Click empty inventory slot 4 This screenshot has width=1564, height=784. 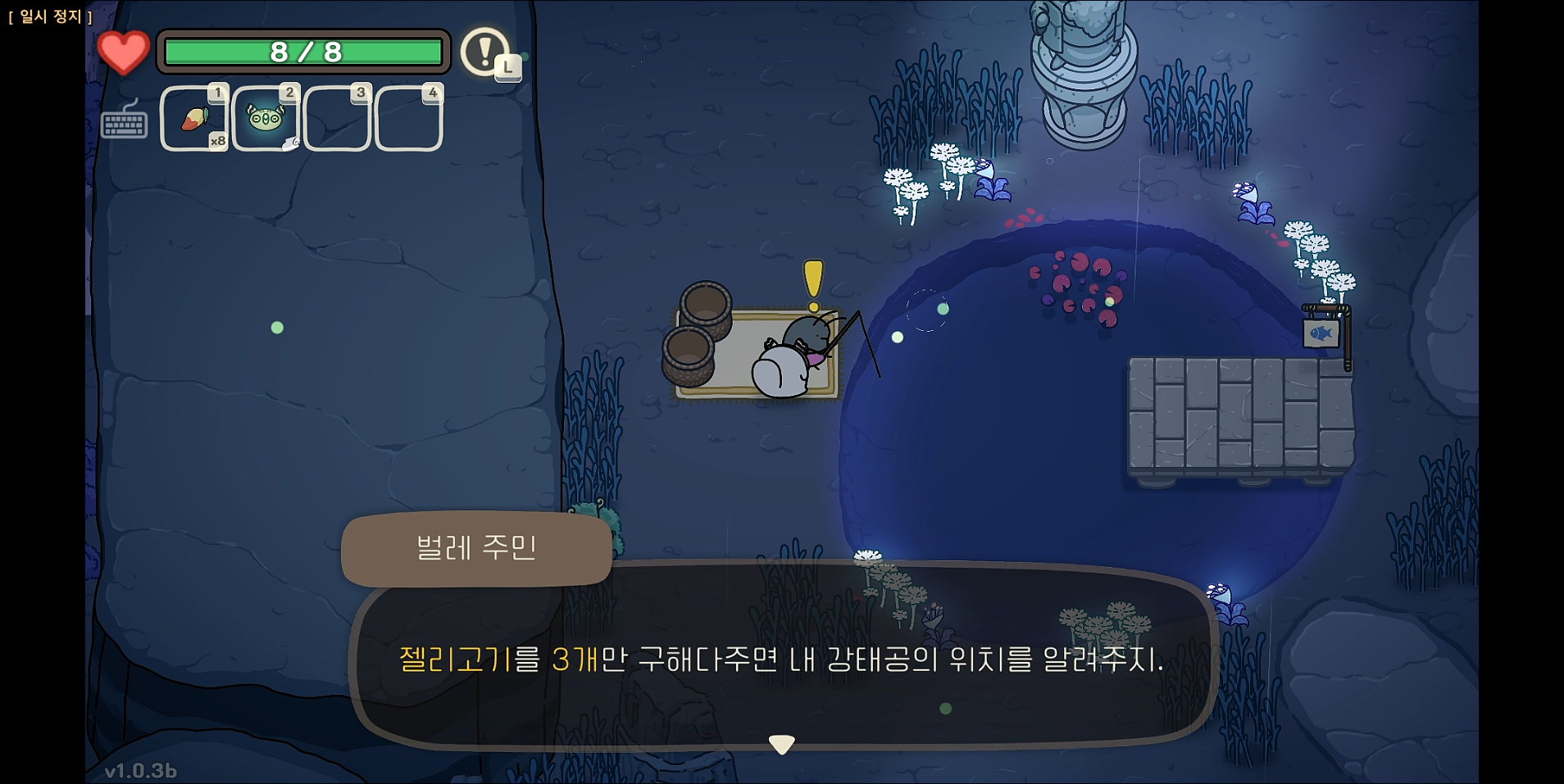[409, 121]
